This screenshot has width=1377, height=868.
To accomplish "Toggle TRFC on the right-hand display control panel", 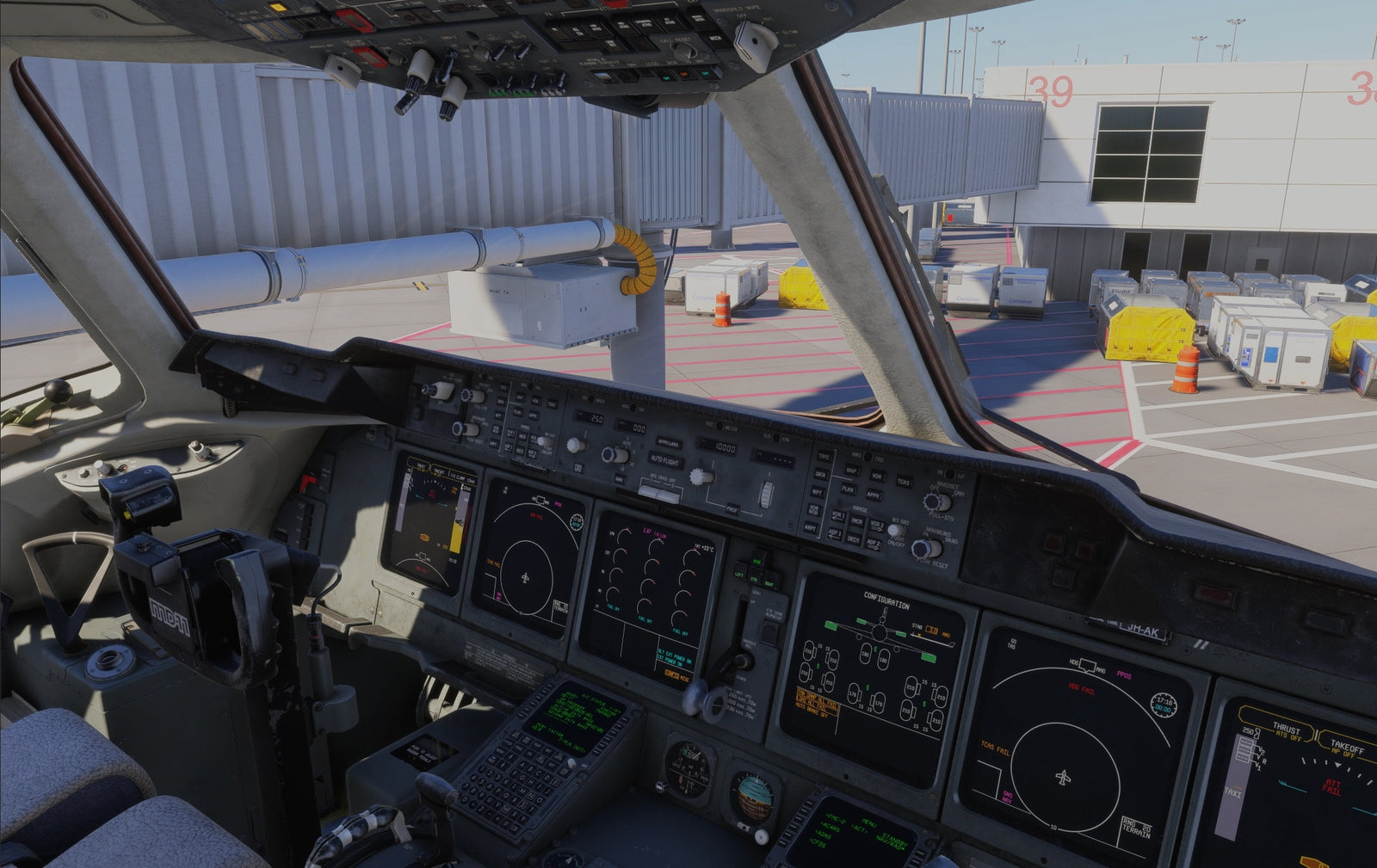I will [x=824, y=457].
